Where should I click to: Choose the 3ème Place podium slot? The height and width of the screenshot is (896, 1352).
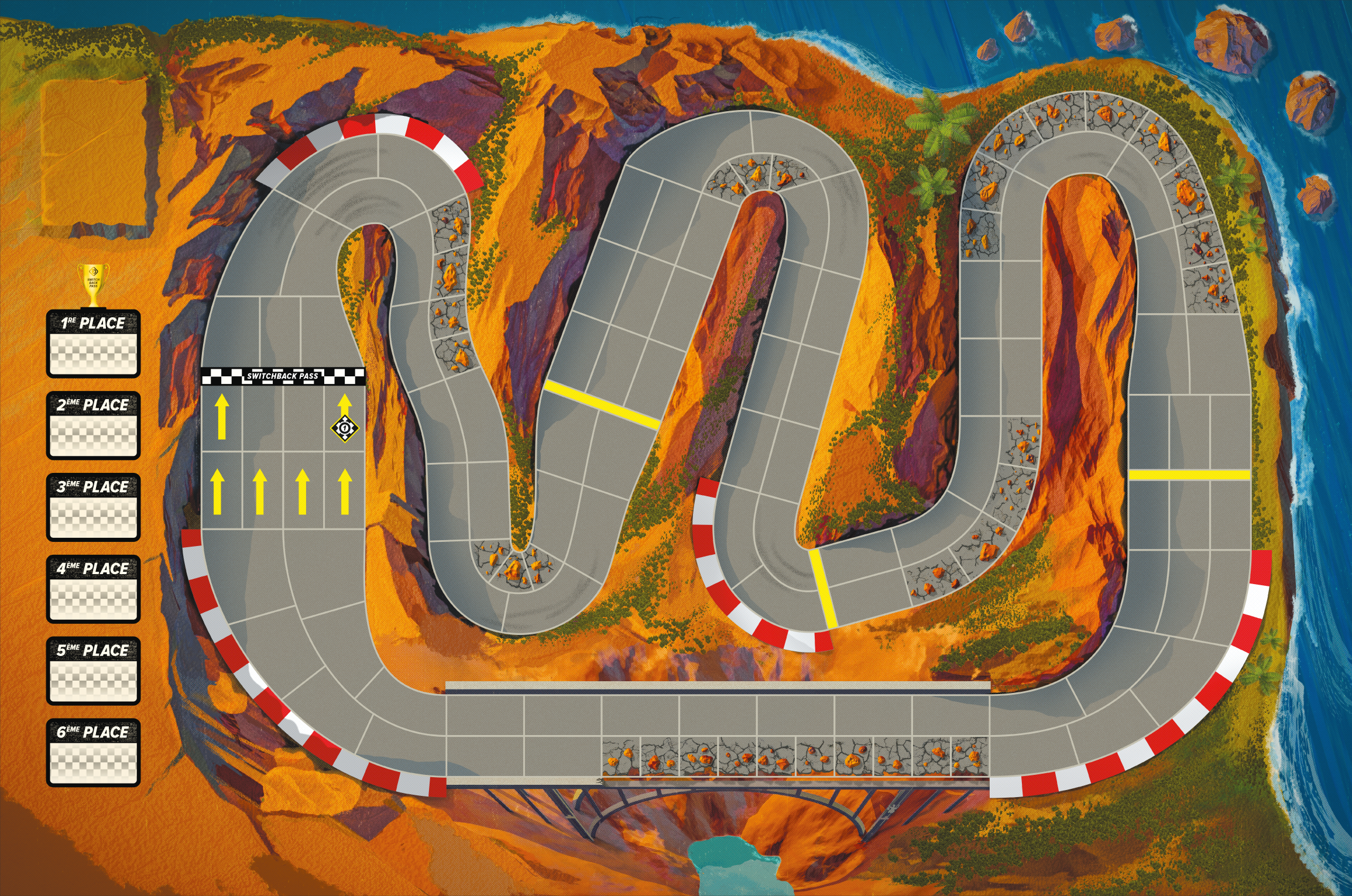tap(93, 508)
